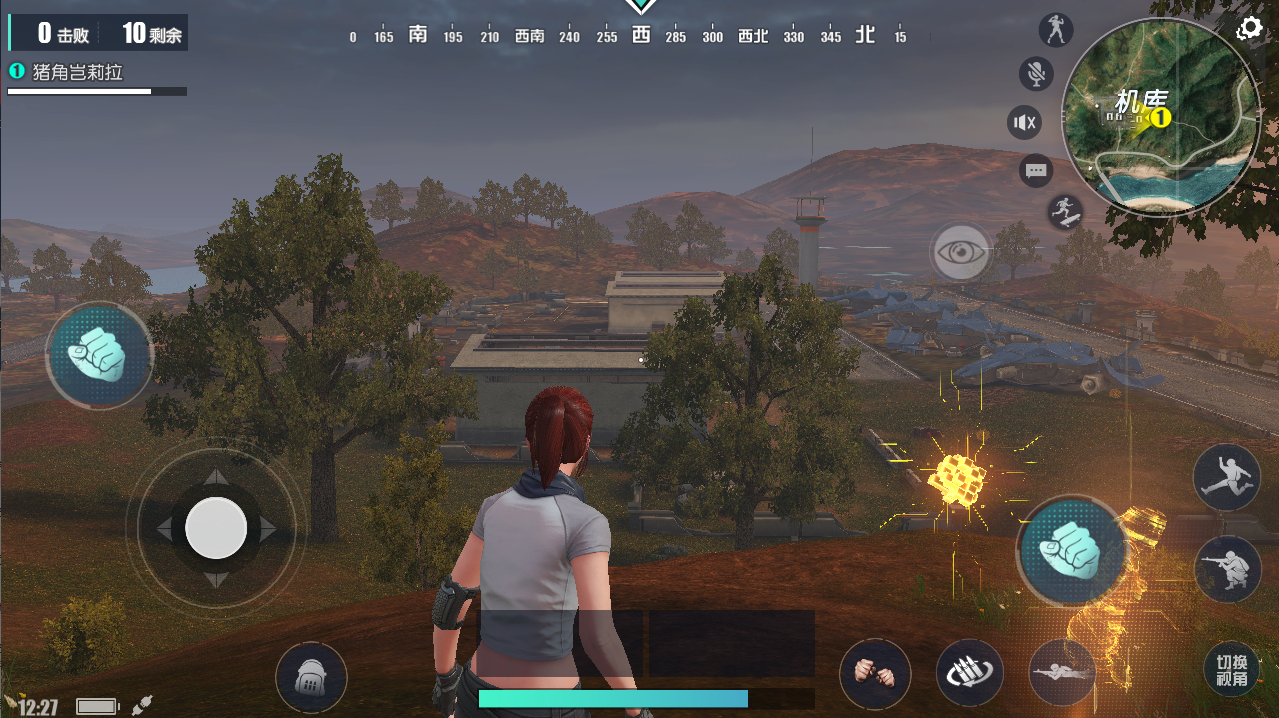The height and width of the screenshot is (718, 1279).
Task: Open the backpack inventory icon
Action: point(311,677)
